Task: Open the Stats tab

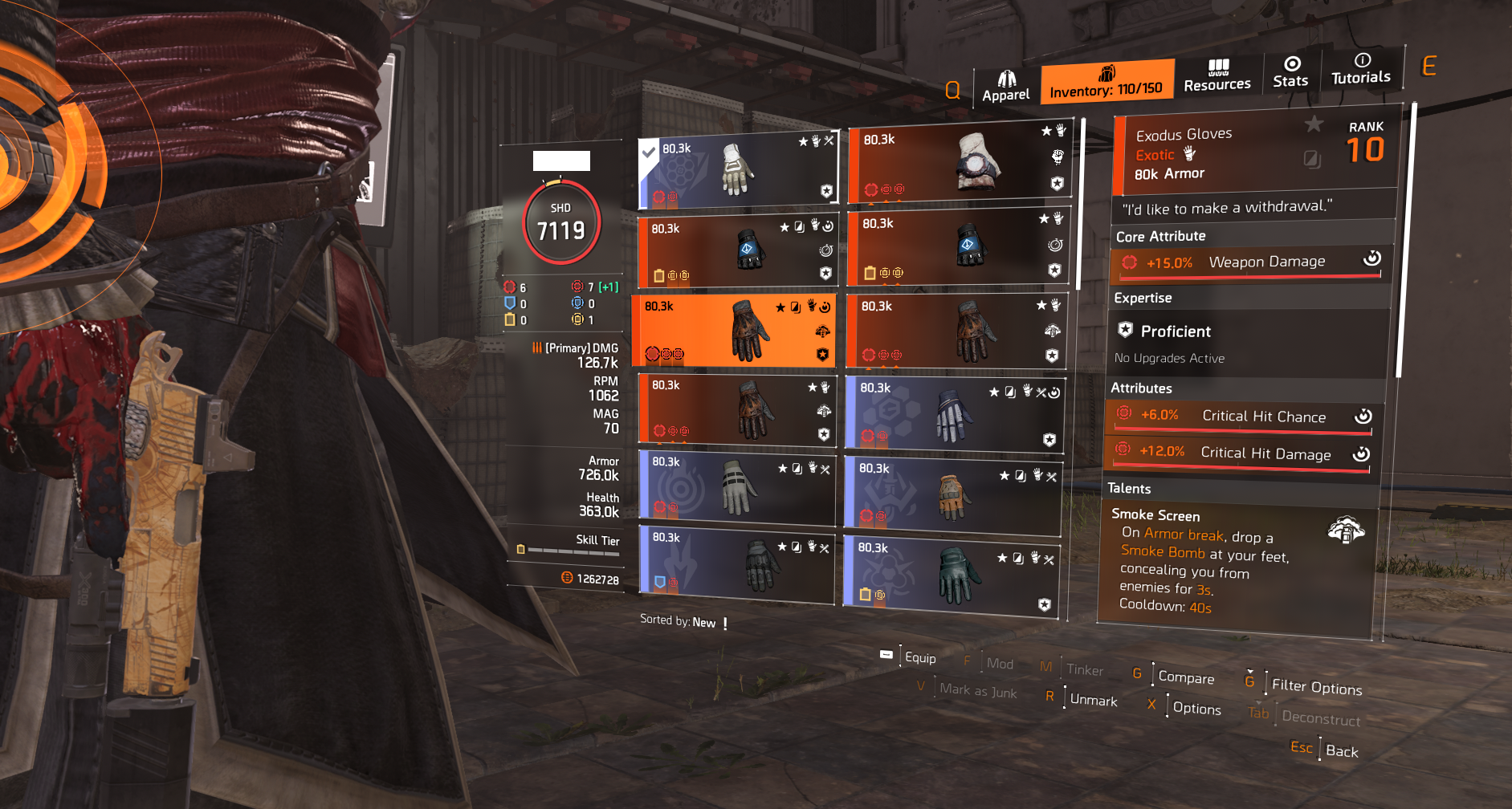Action: [1290, 73]
